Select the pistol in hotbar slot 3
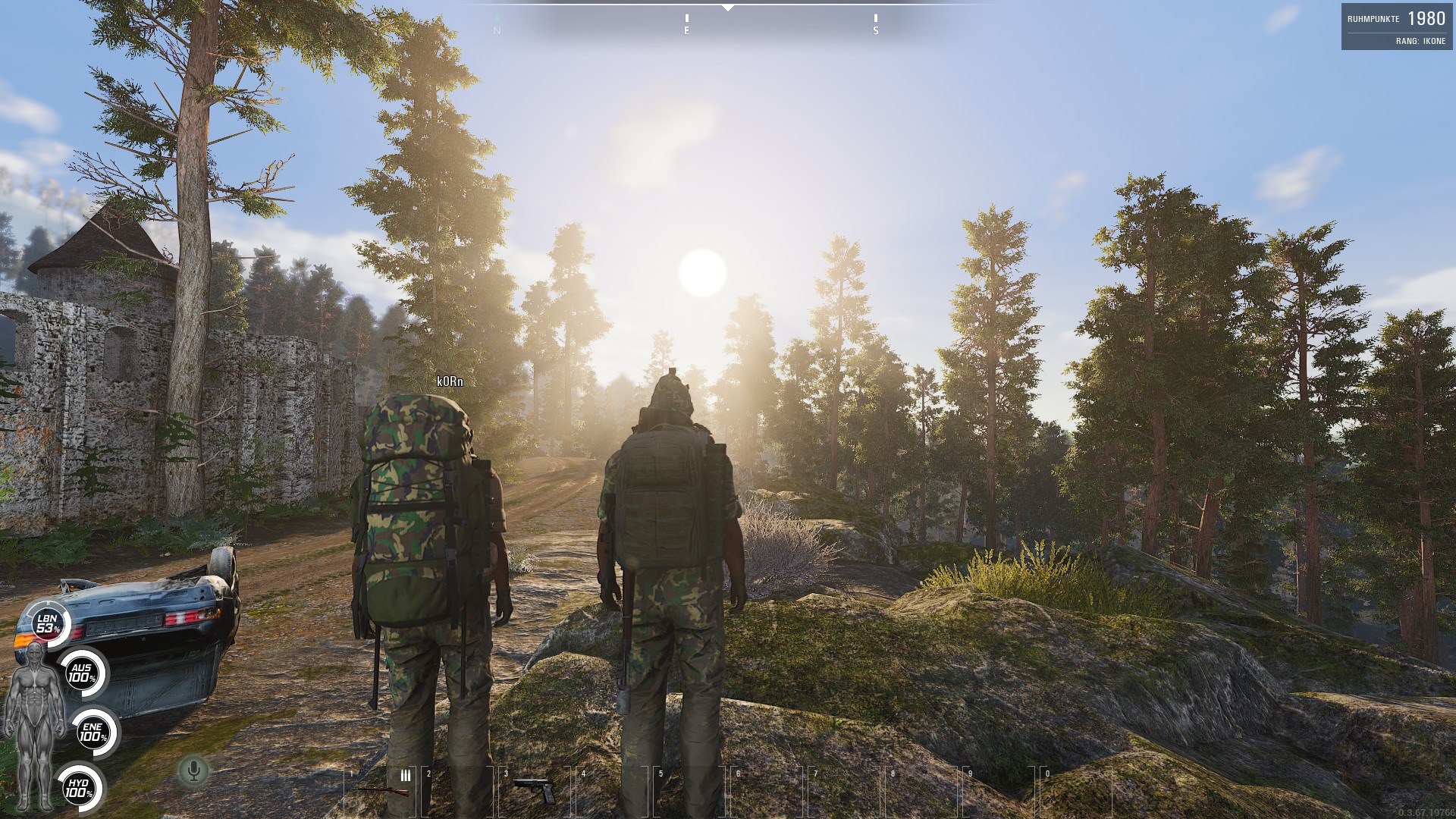1456x819 pixels. [x=535, y=789]
